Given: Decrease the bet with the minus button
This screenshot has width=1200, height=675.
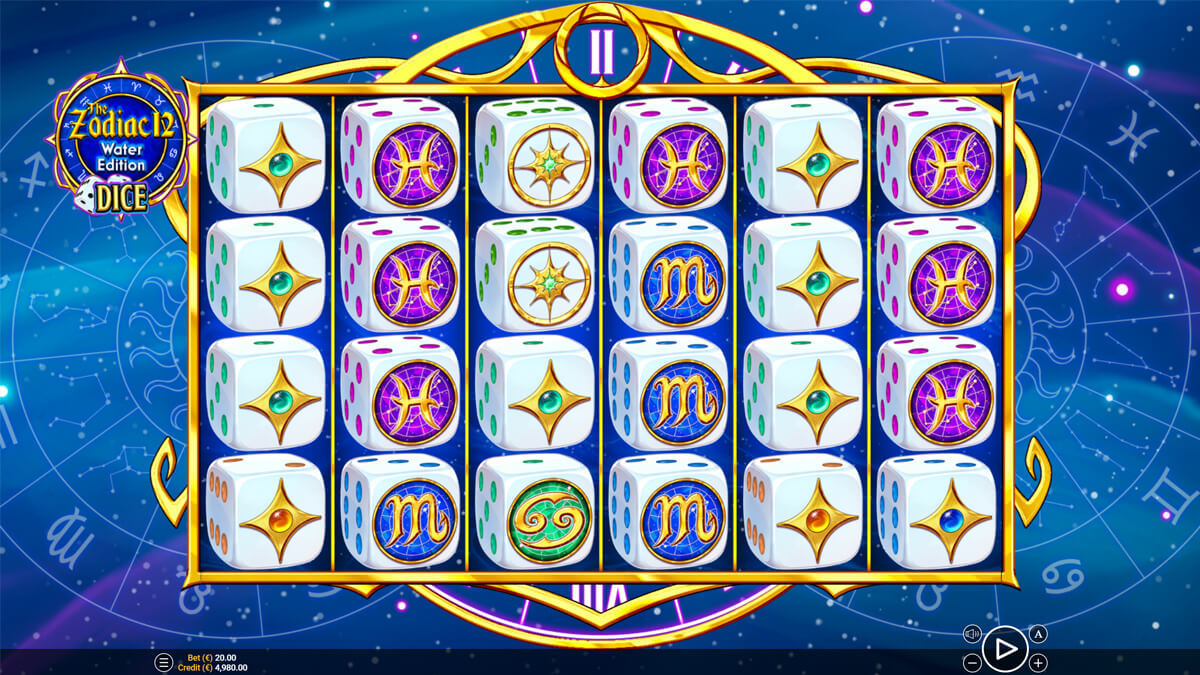Looking at the screenshot, I should point(972,662).
